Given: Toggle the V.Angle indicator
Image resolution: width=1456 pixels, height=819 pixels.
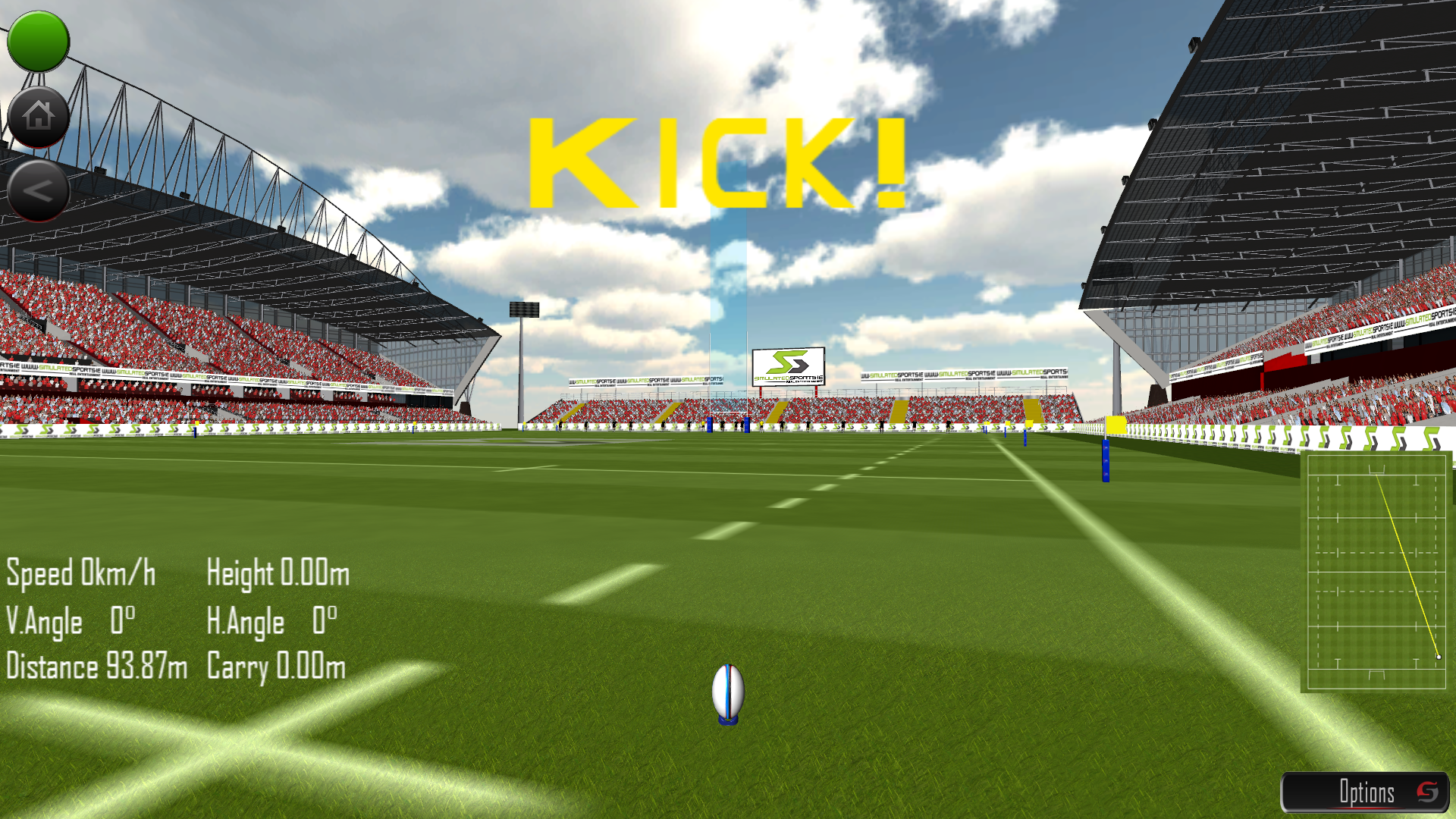Looking at the screenshot, I should pyautogui.click(x=70, y=620).
